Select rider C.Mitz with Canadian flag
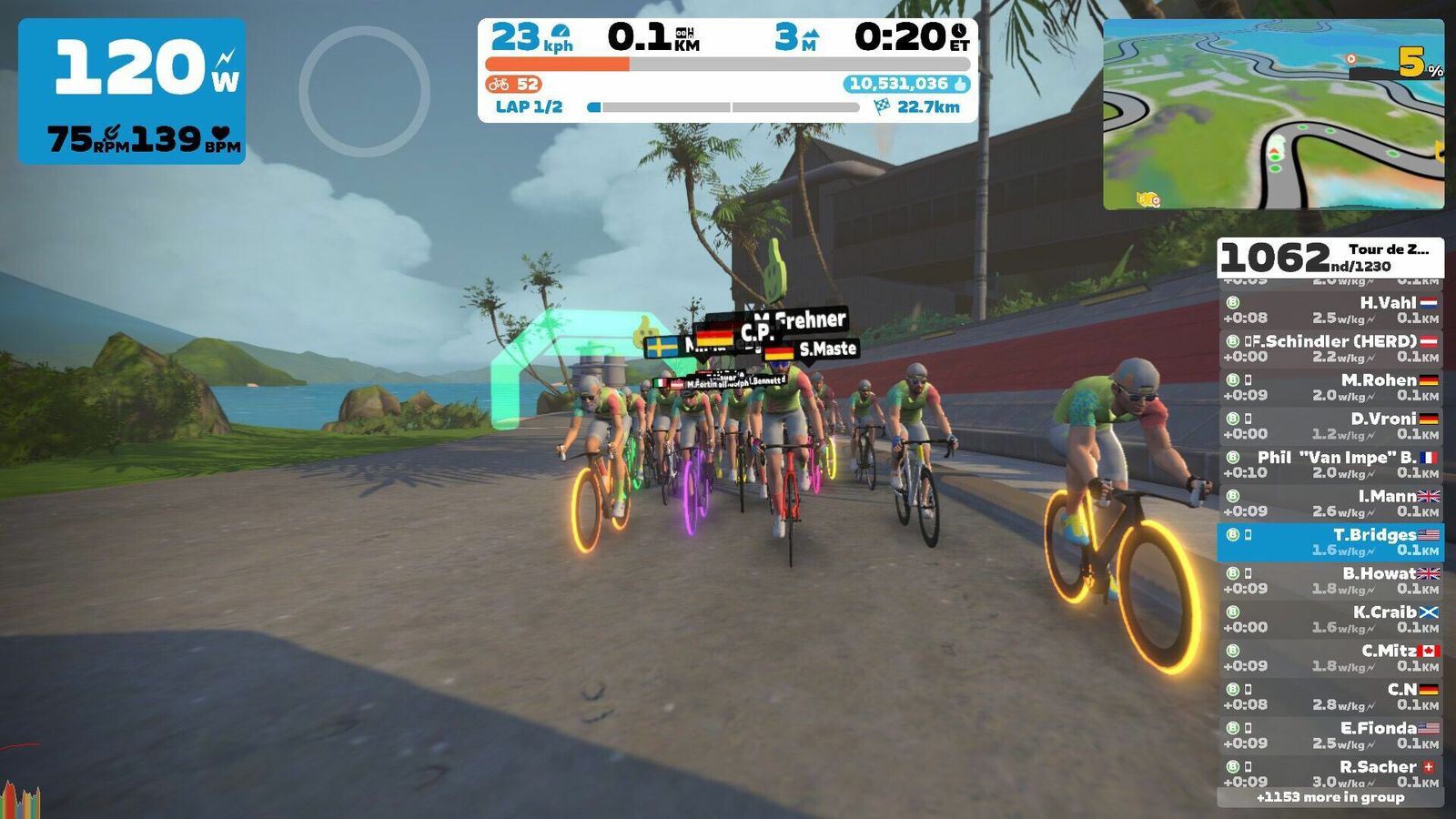1456x819 pixels. pos(1330,658)
